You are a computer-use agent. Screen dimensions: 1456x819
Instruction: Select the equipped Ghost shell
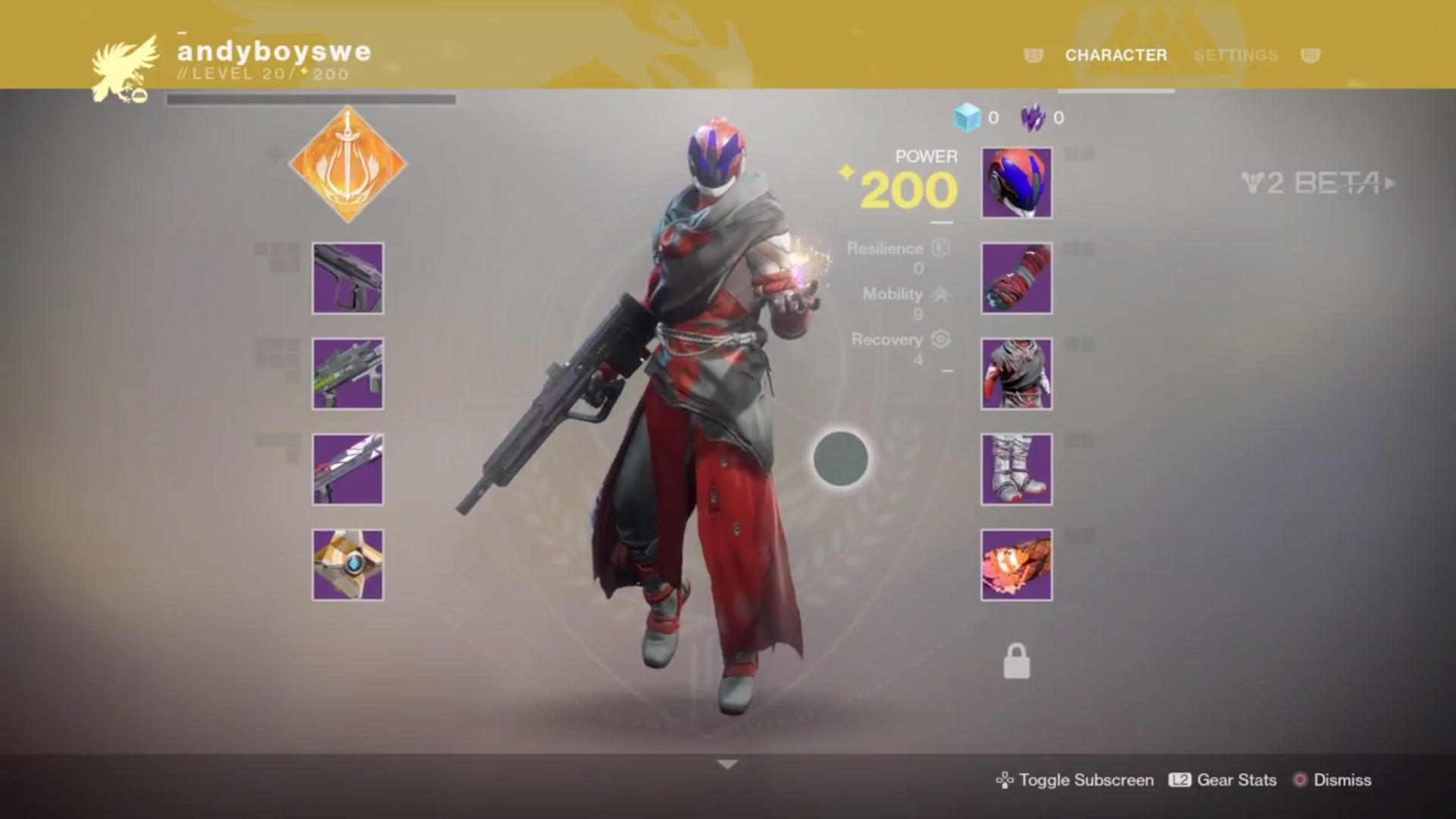[x=348, y=564]
